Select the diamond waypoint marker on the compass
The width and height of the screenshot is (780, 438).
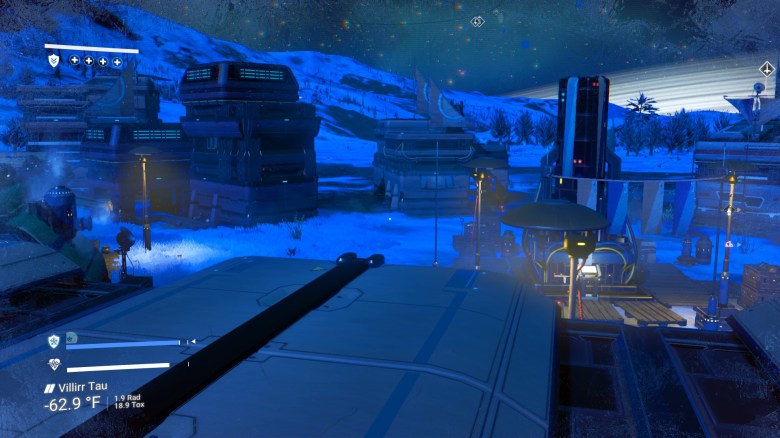coord(478,21)
